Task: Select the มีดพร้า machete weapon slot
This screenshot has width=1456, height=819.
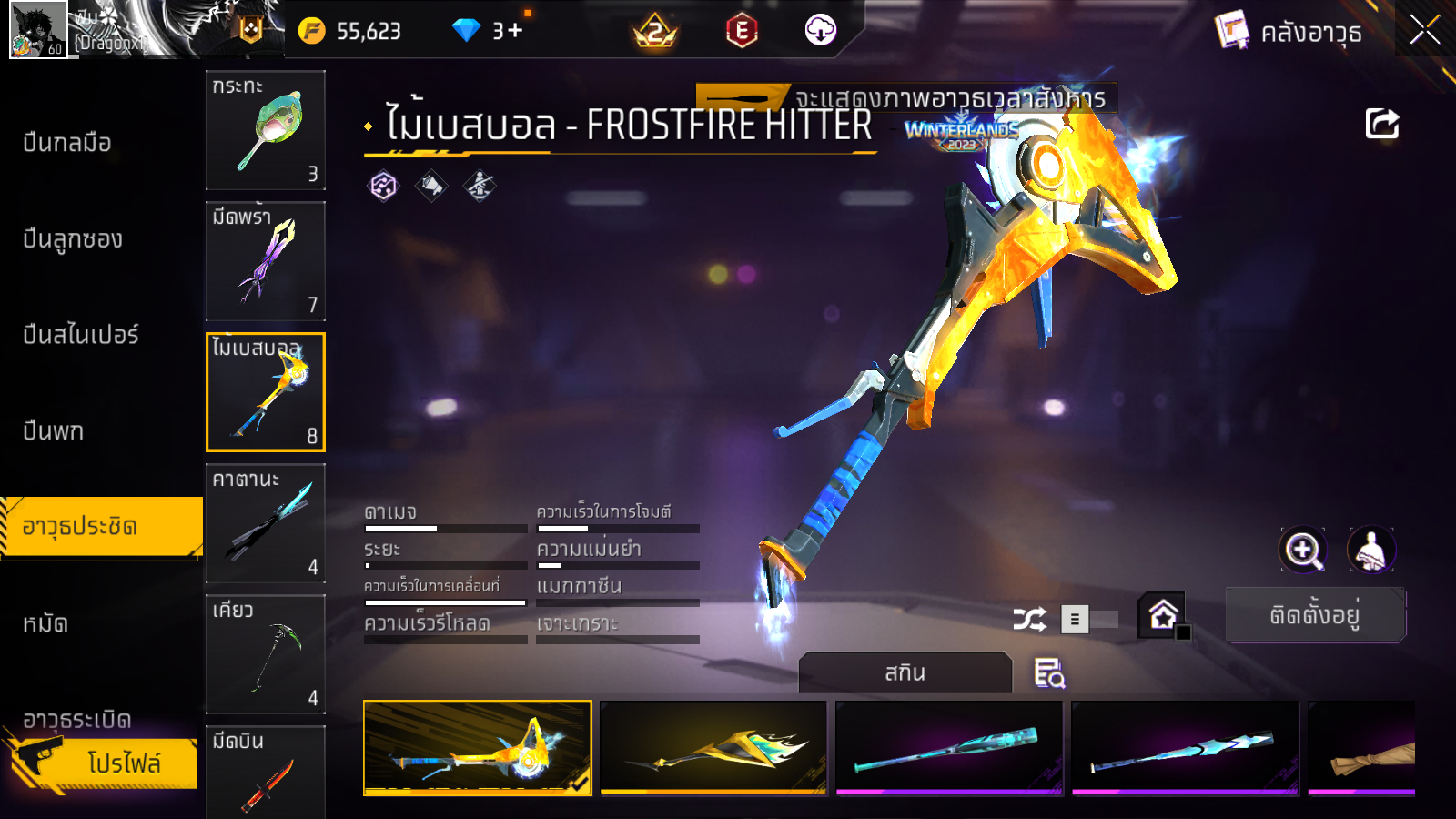Action: click(266, 260)
